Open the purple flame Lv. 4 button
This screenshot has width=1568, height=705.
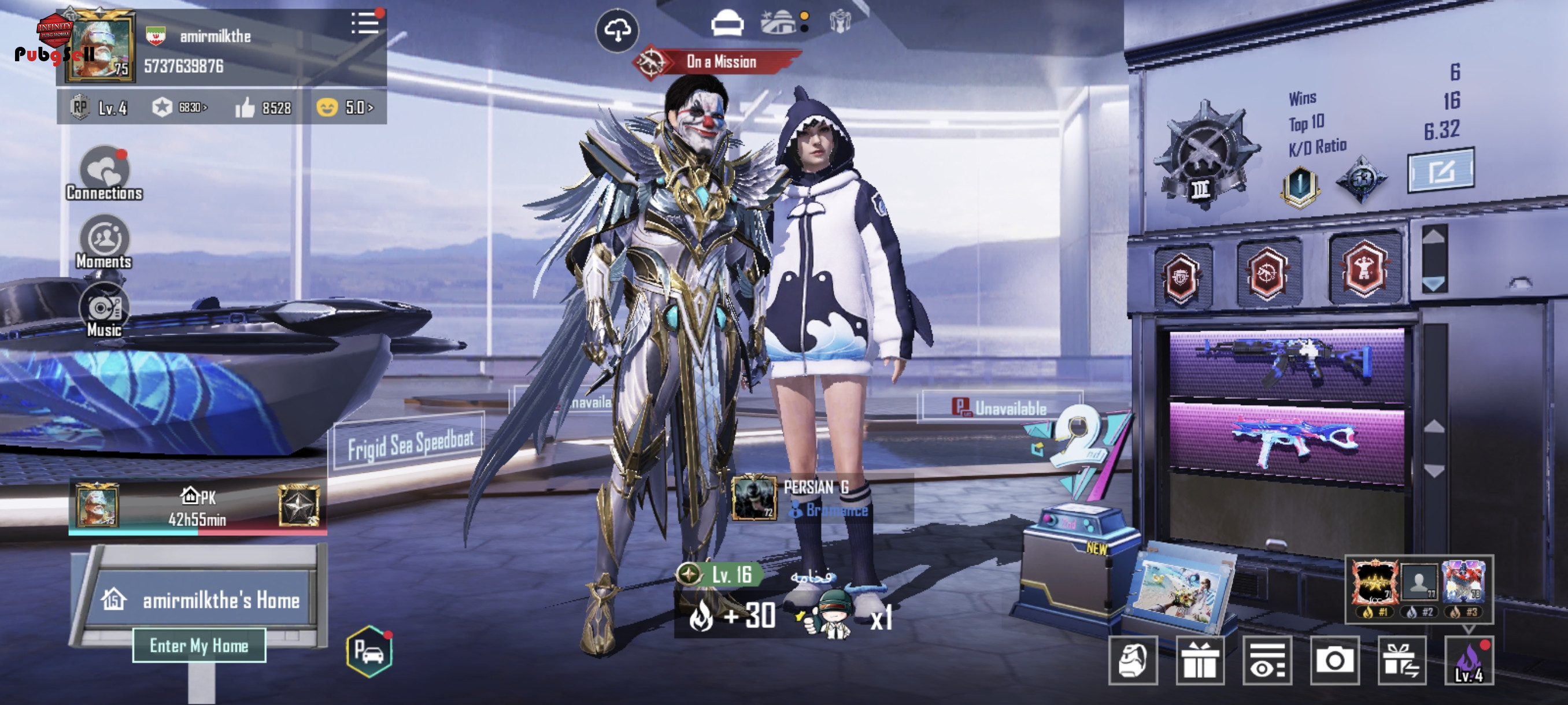pos(1469,661)
